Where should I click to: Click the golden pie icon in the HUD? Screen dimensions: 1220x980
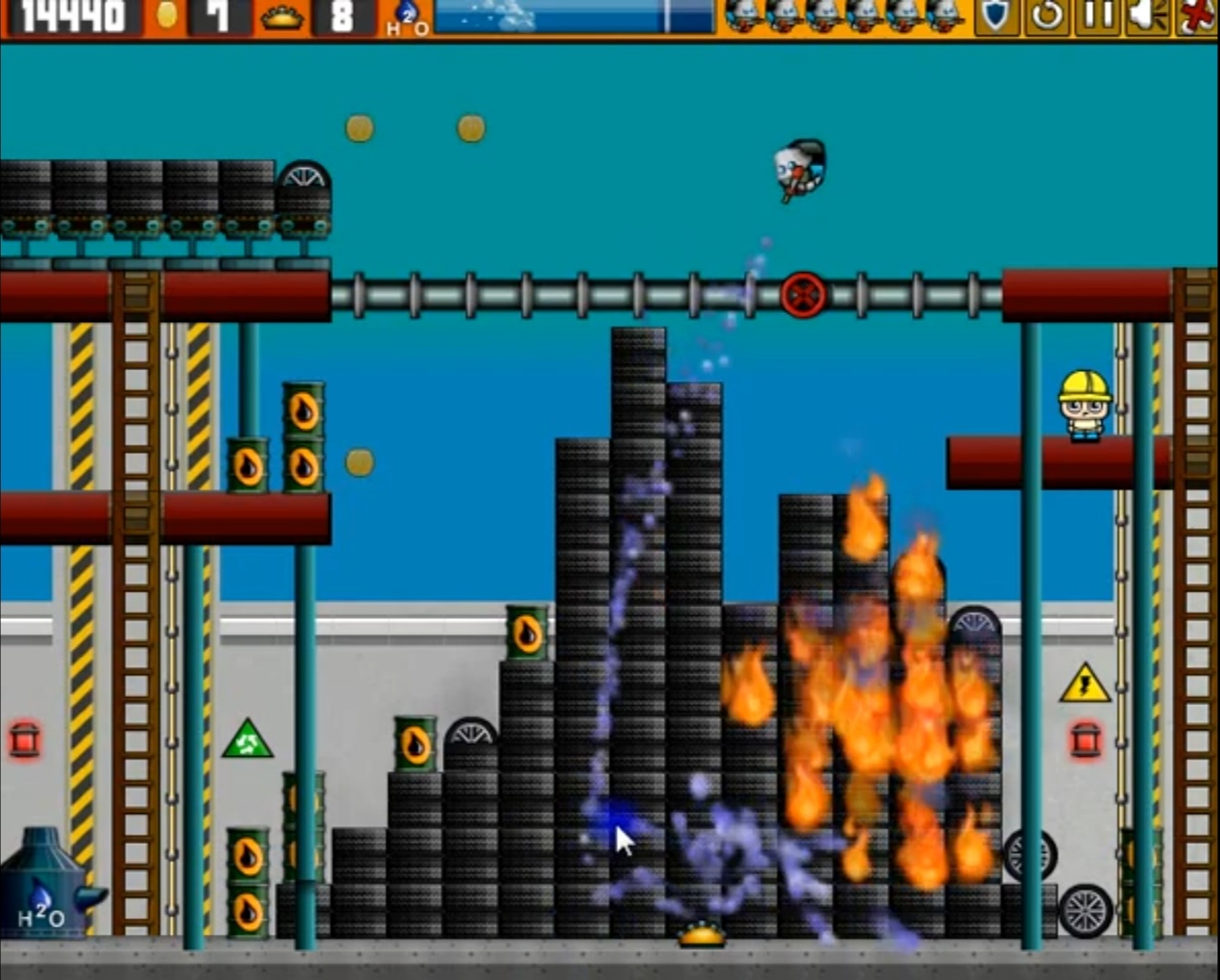pyautogui.click(x=283, y=15)
